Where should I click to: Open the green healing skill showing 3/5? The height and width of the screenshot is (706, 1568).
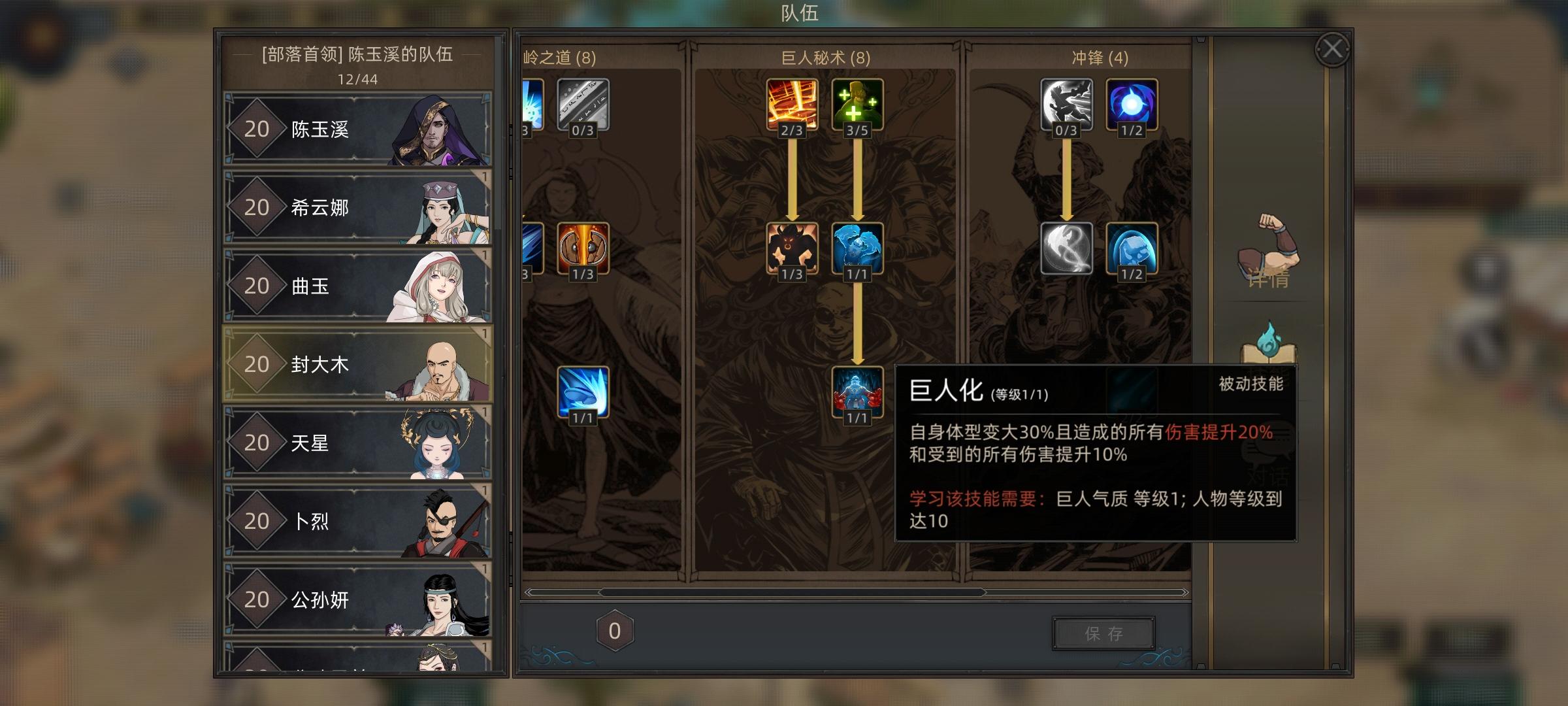(x=857, y=103)
